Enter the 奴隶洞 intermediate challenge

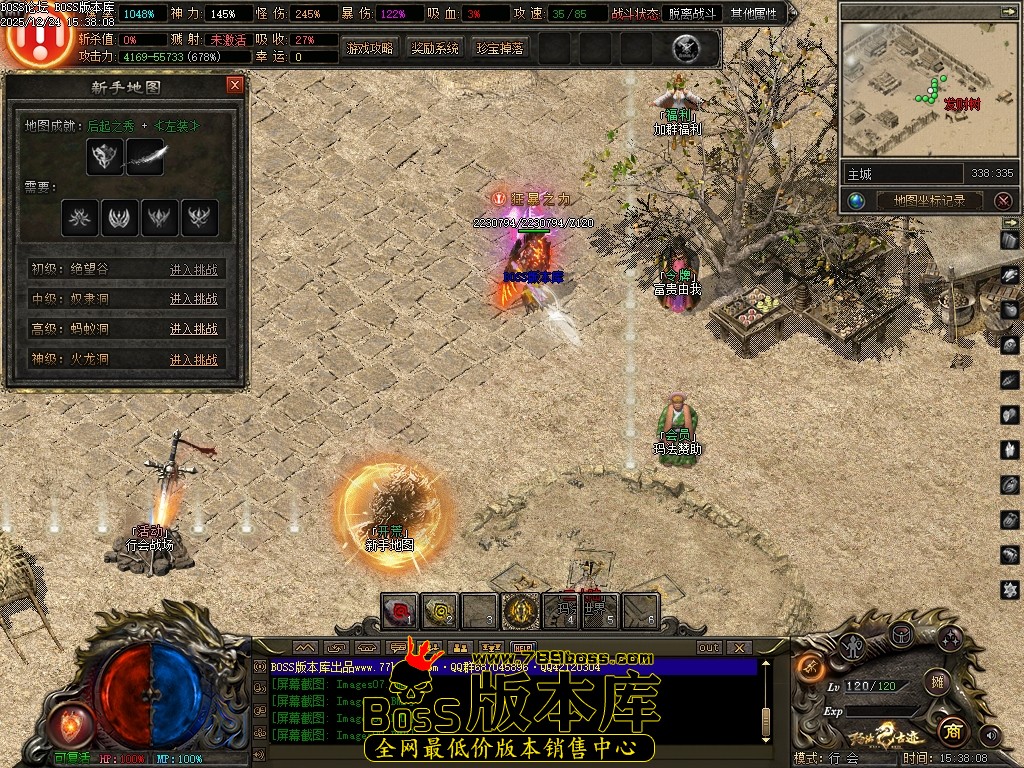coord(193,299)
